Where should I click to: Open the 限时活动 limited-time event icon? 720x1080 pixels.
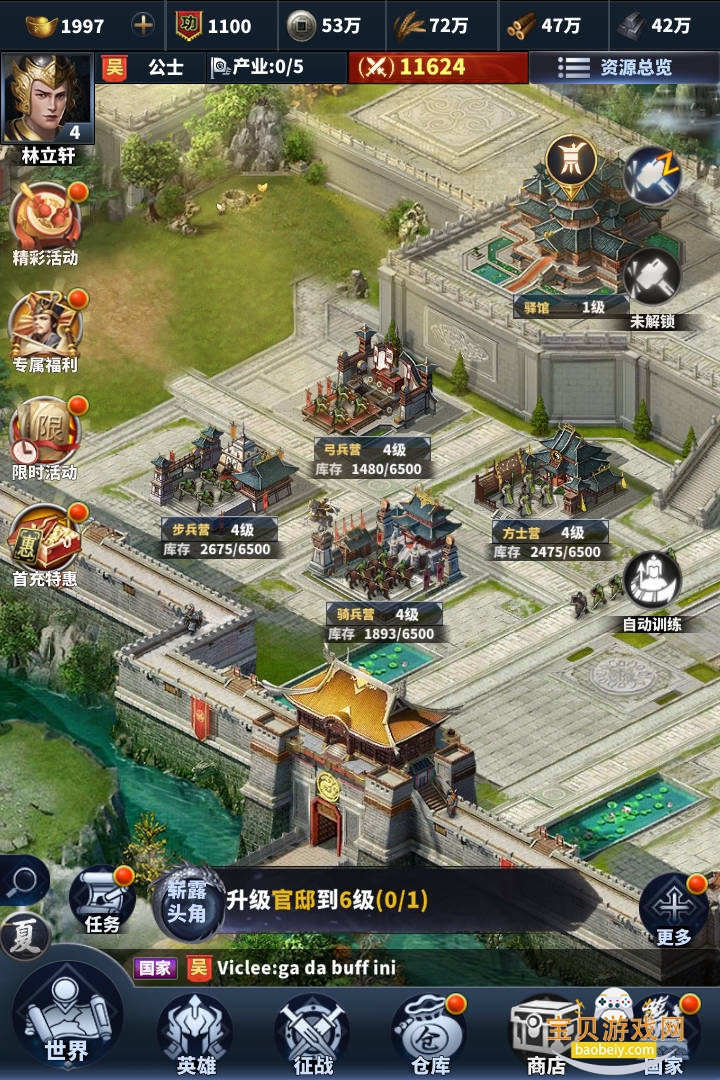[x=45, y=430]
